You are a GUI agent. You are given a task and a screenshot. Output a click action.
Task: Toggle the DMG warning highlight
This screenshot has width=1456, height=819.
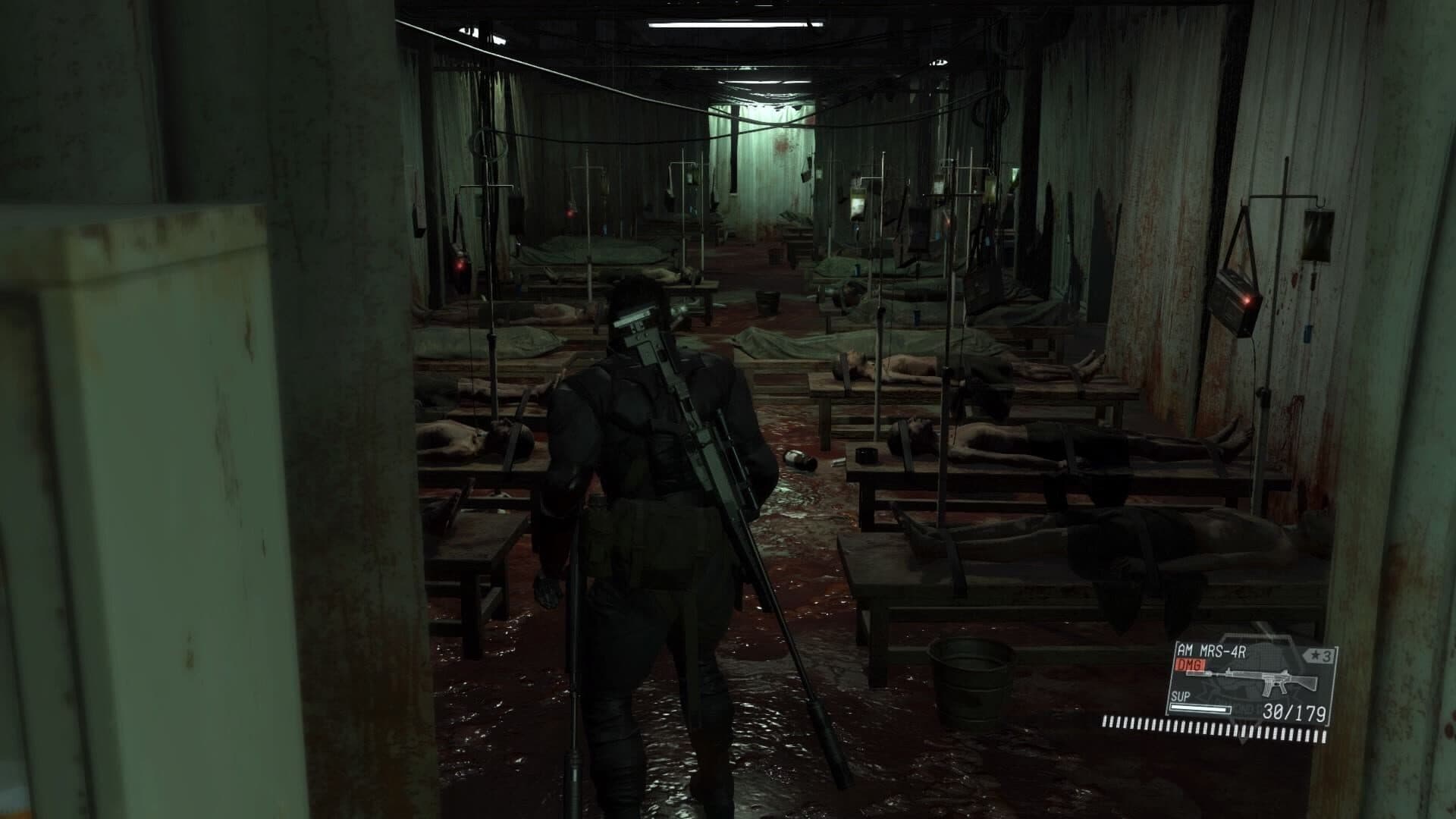[x=1190, y=664]
